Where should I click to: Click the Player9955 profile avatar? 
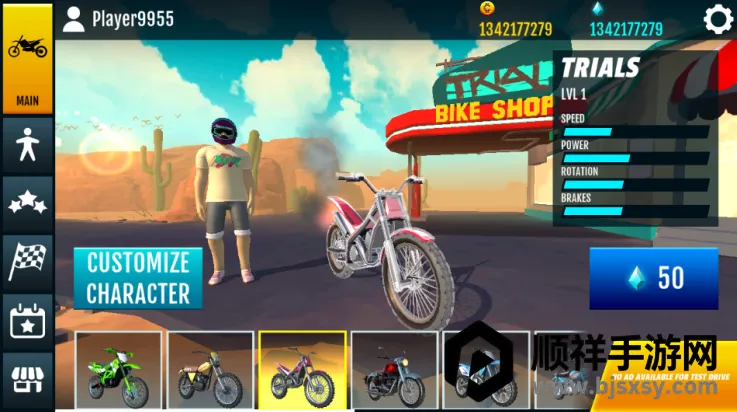pos(73,19)
